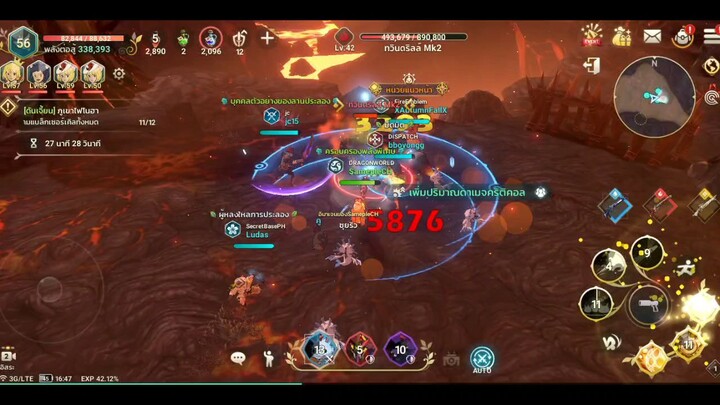Open the world globe icon
The height and width of the screenshot is (405, 720).
711,66
